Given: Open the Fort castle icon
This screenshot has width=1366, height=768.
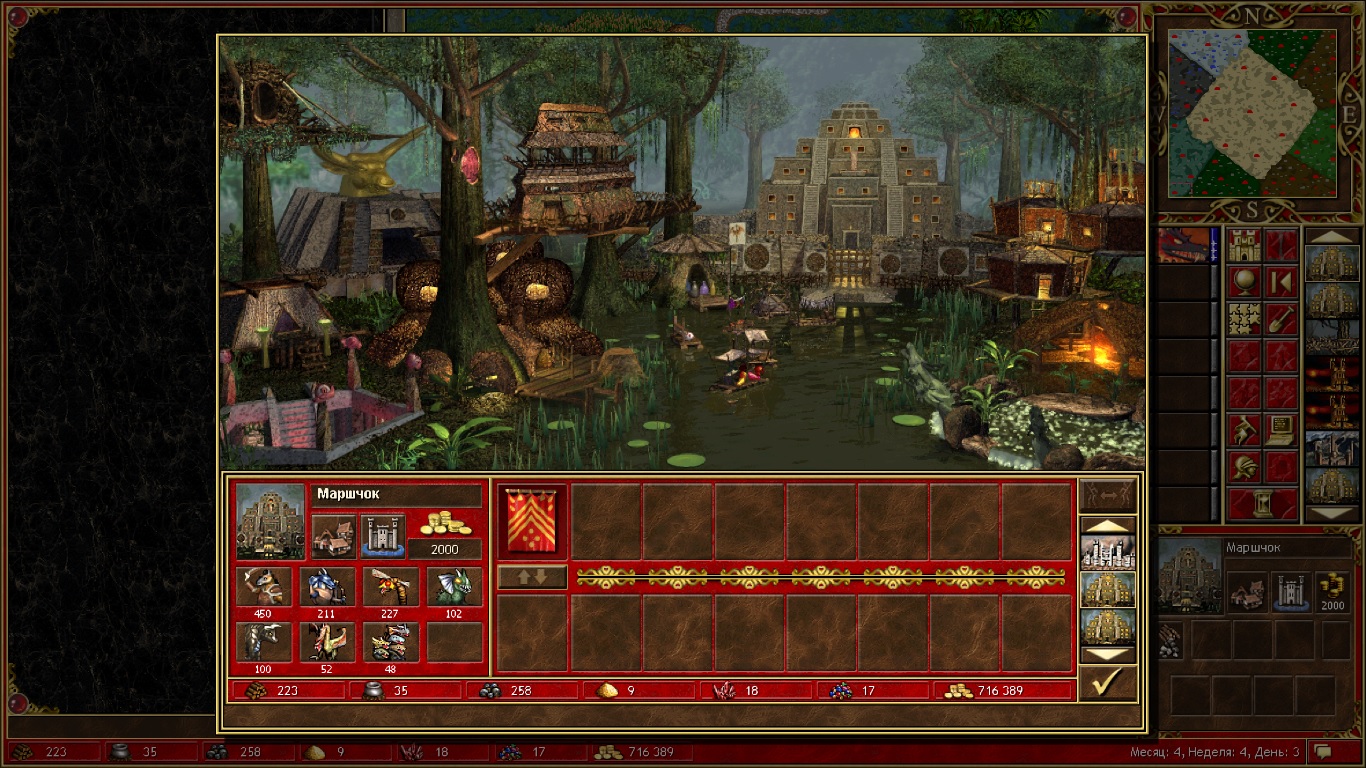Looking at the screenshot, I should (382, 536).
